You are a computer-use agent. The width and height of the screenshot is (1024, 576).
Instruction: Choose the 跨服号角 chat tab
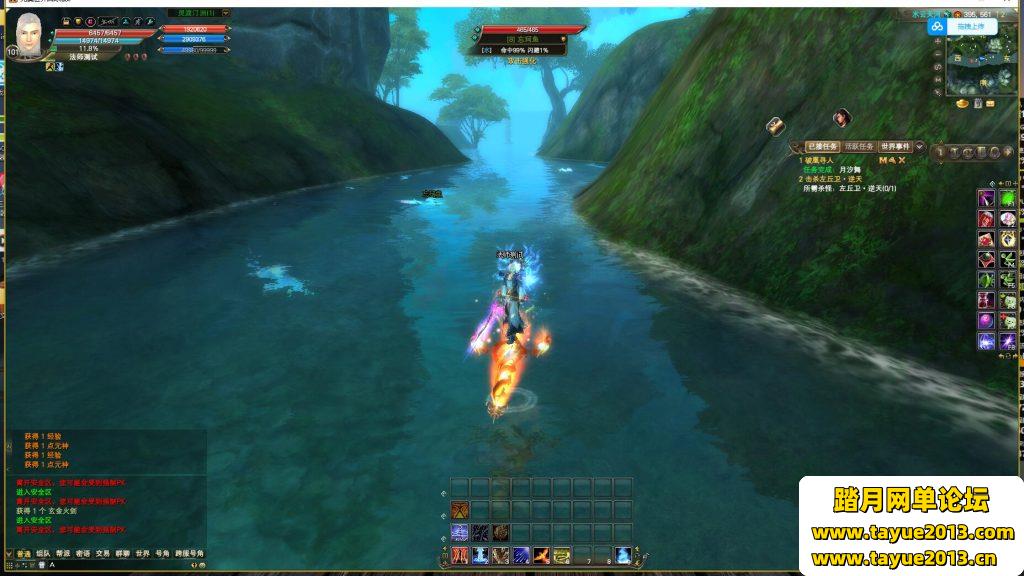click(188, 553)
